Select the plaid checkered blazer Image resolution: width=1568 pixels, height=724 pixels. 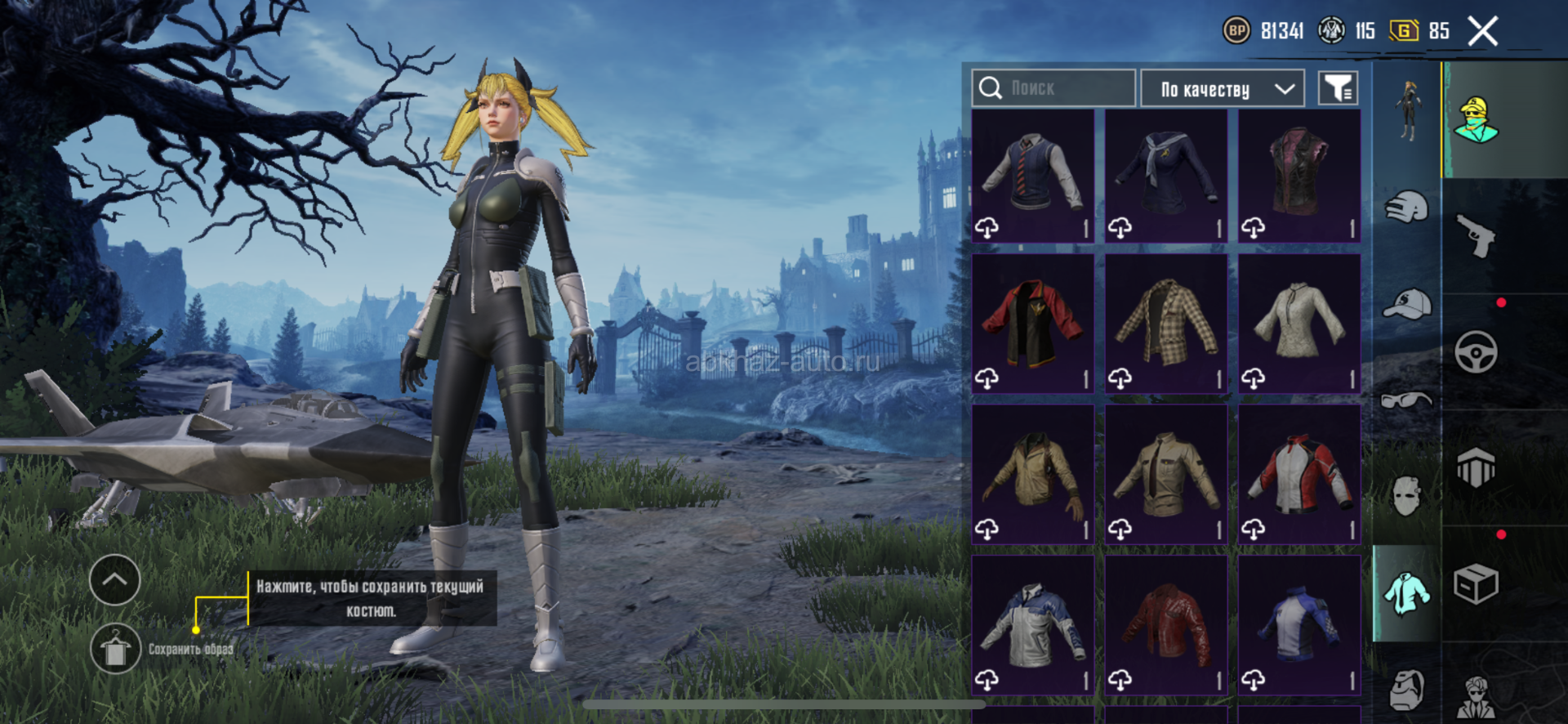click(1166, 324)
